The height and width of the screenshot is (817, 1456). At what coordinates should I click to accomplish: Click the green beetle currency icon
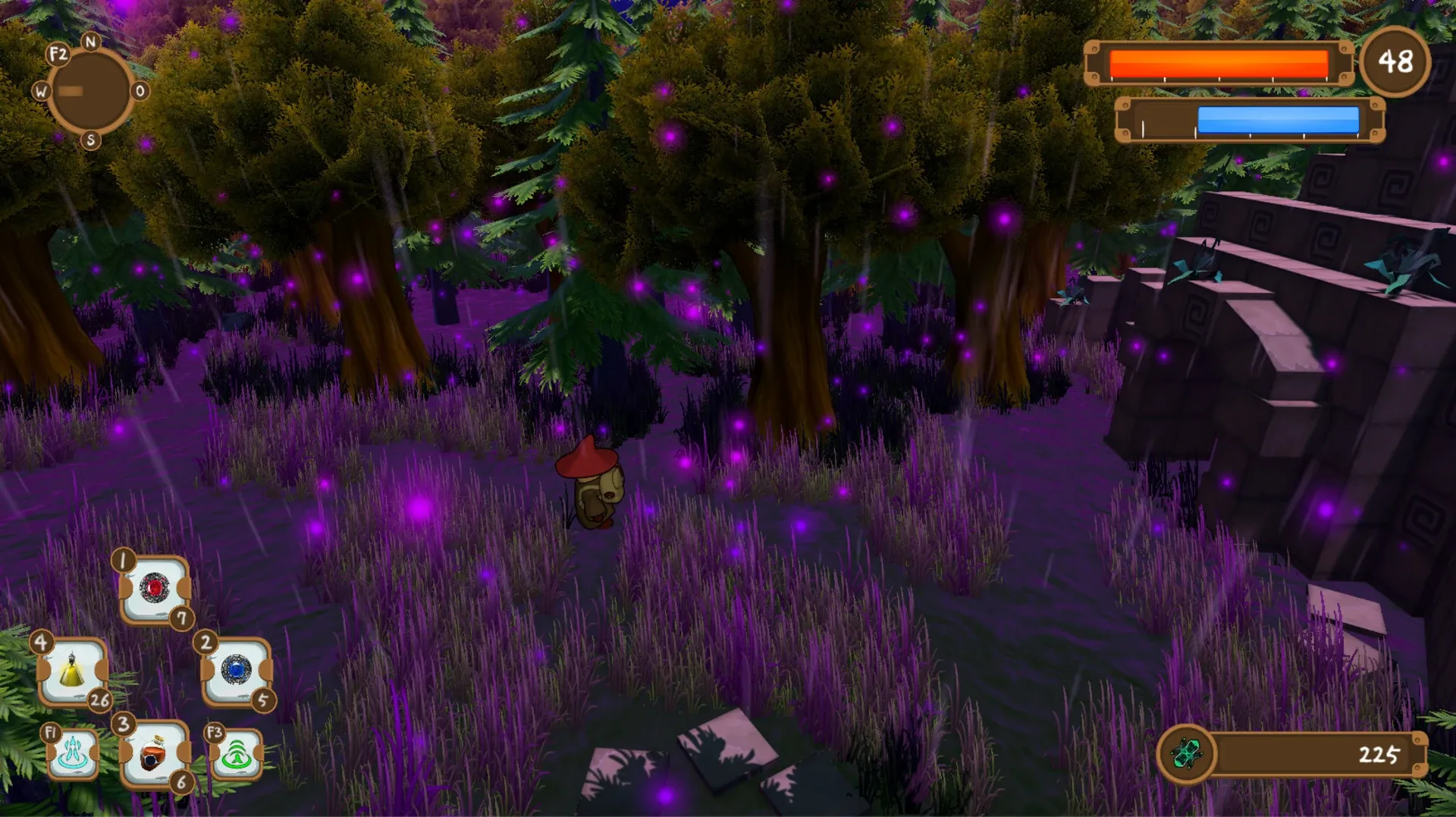1187,755
